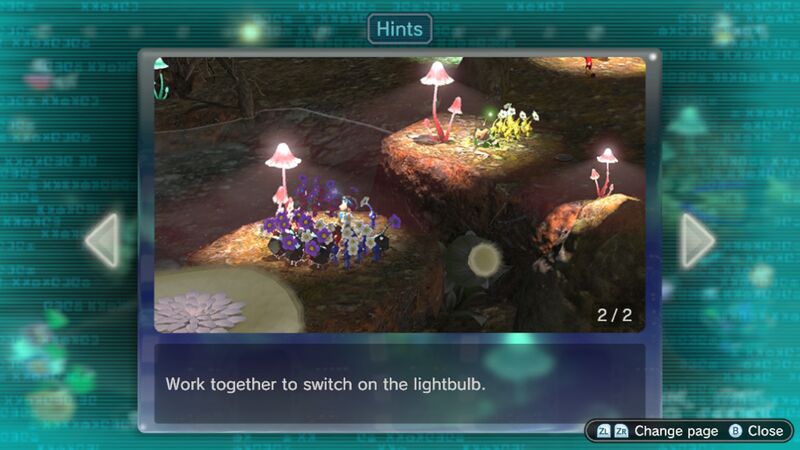Select the Change page option
Screen dimensions: 800x450
(x=657, y=430)
